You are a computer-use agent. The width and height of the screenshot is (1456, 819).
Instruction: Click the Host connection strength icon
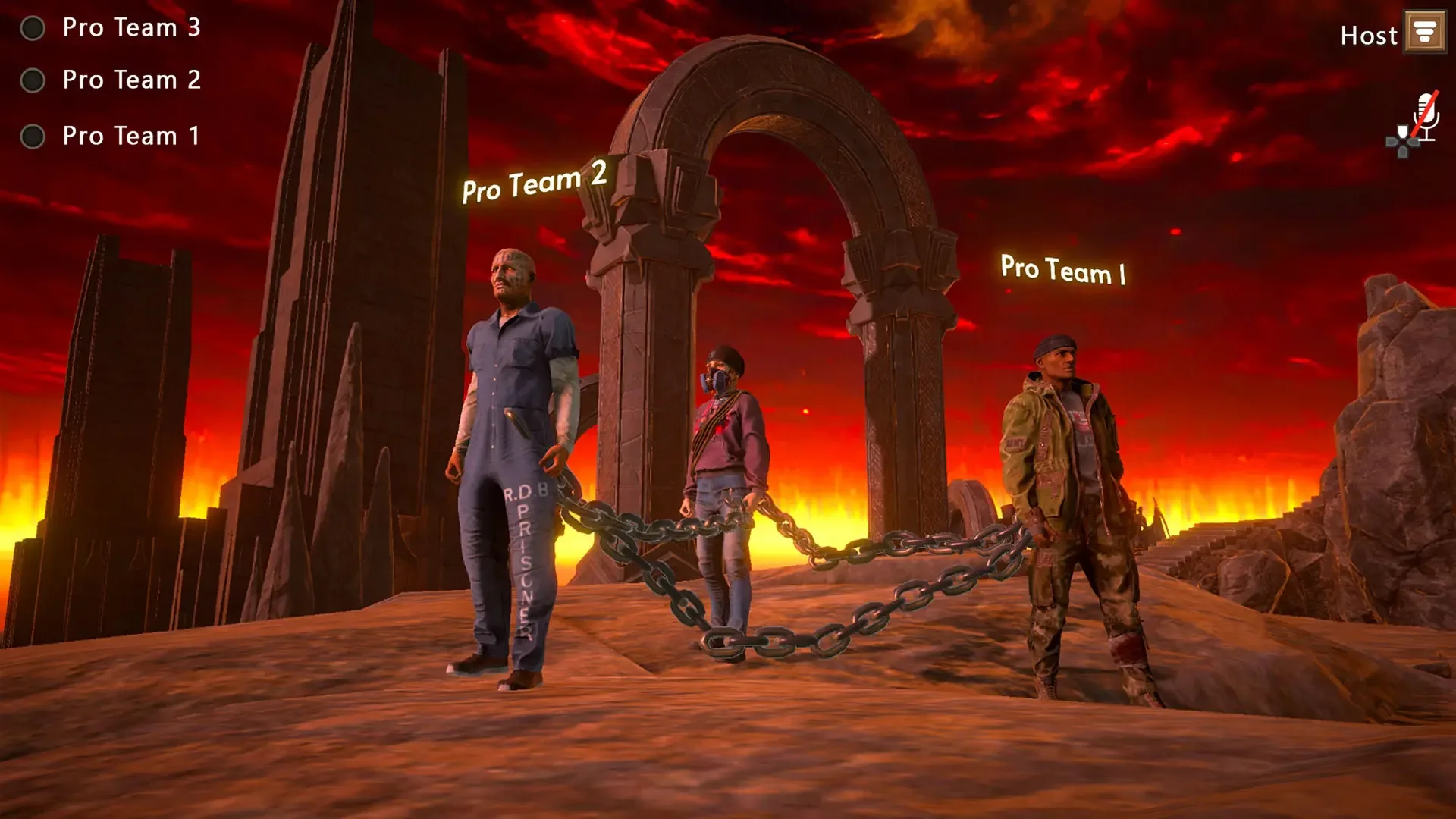(x=1426, y=32)
